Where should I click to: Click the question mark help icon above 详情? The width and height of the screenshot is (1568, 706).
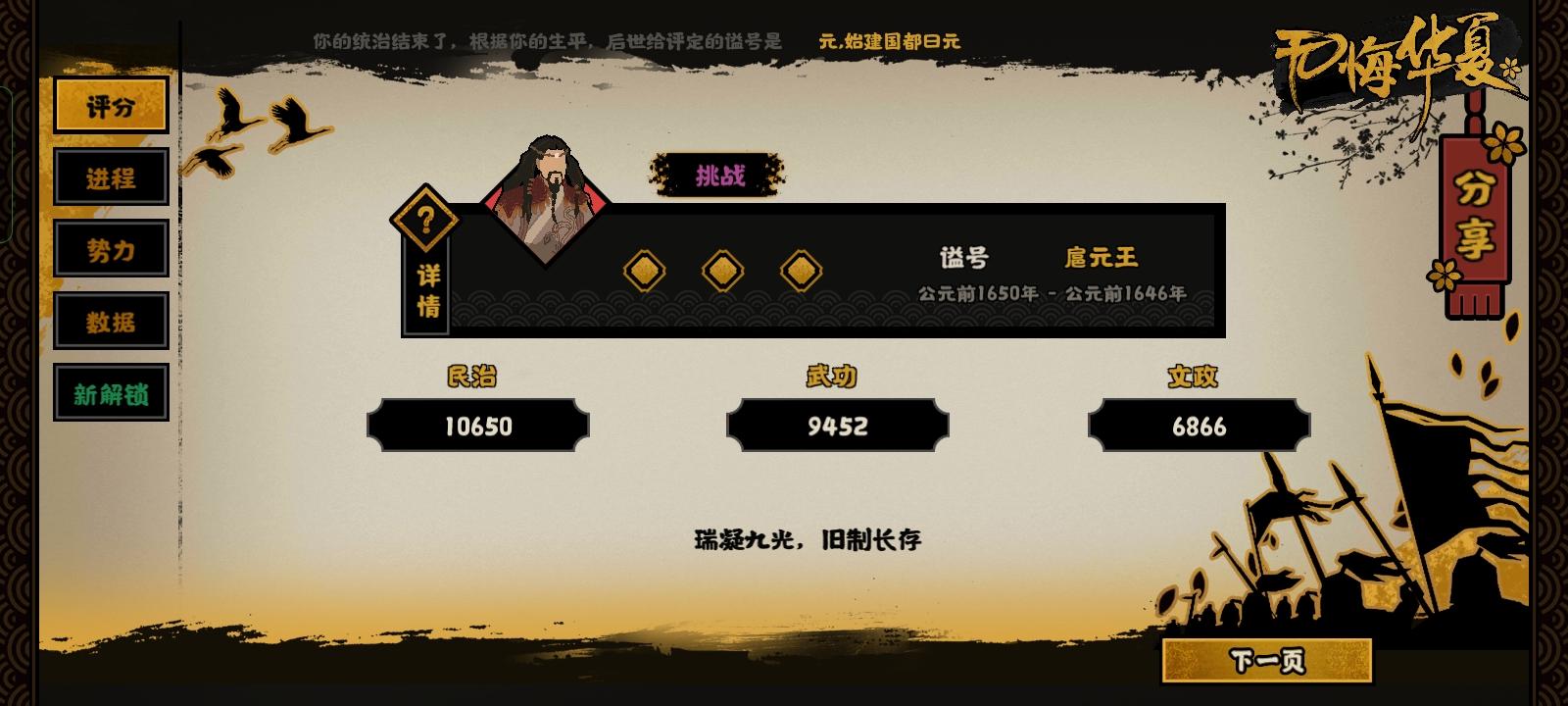coord(425,218)
